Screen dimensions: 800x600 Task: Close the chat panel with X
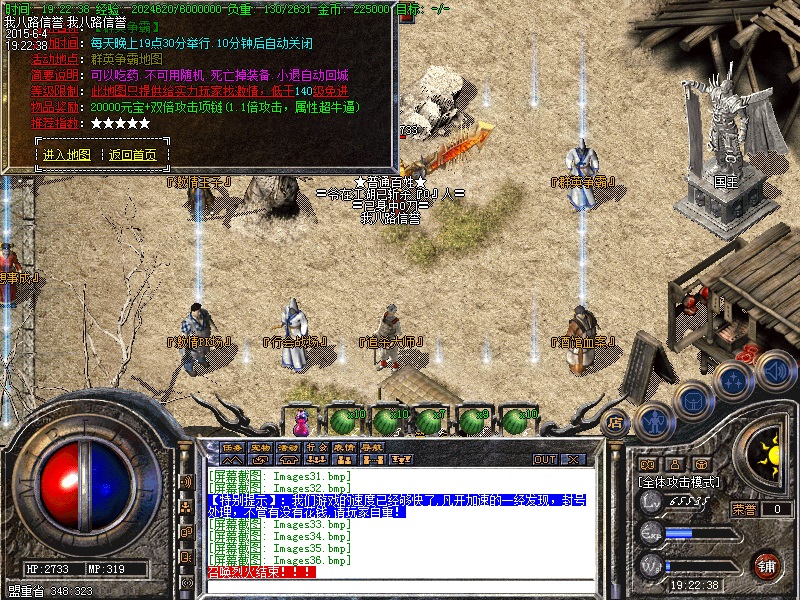(x=573, y=460)
